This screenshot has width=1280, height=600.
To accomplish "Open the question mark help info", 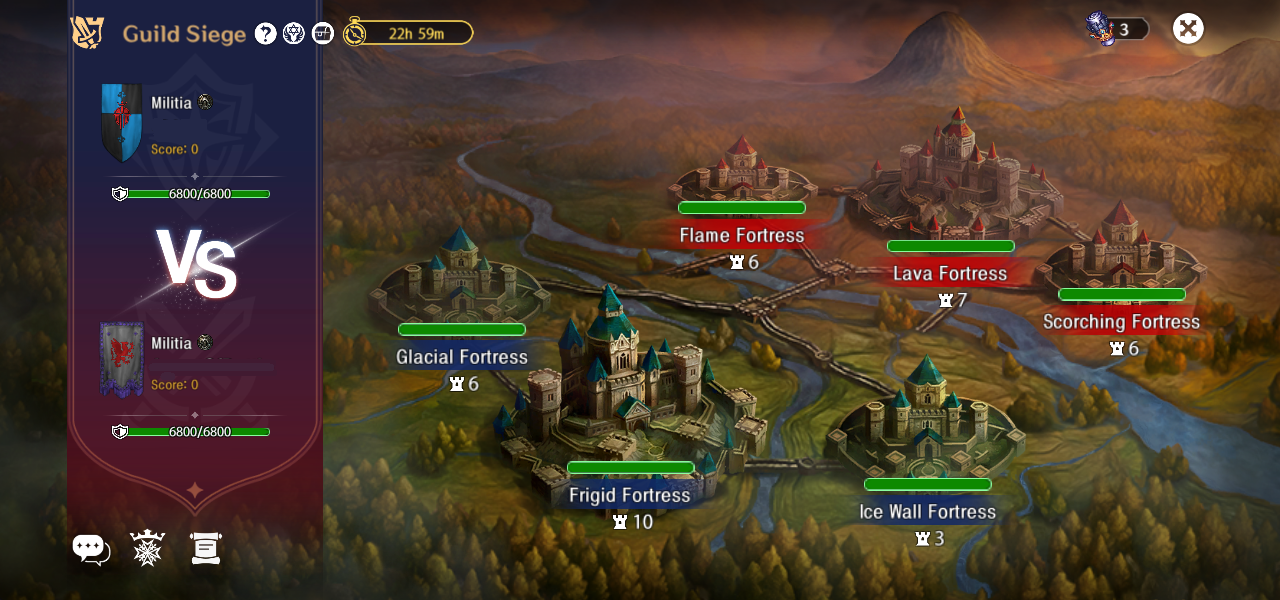I will (x=265, y=33).
